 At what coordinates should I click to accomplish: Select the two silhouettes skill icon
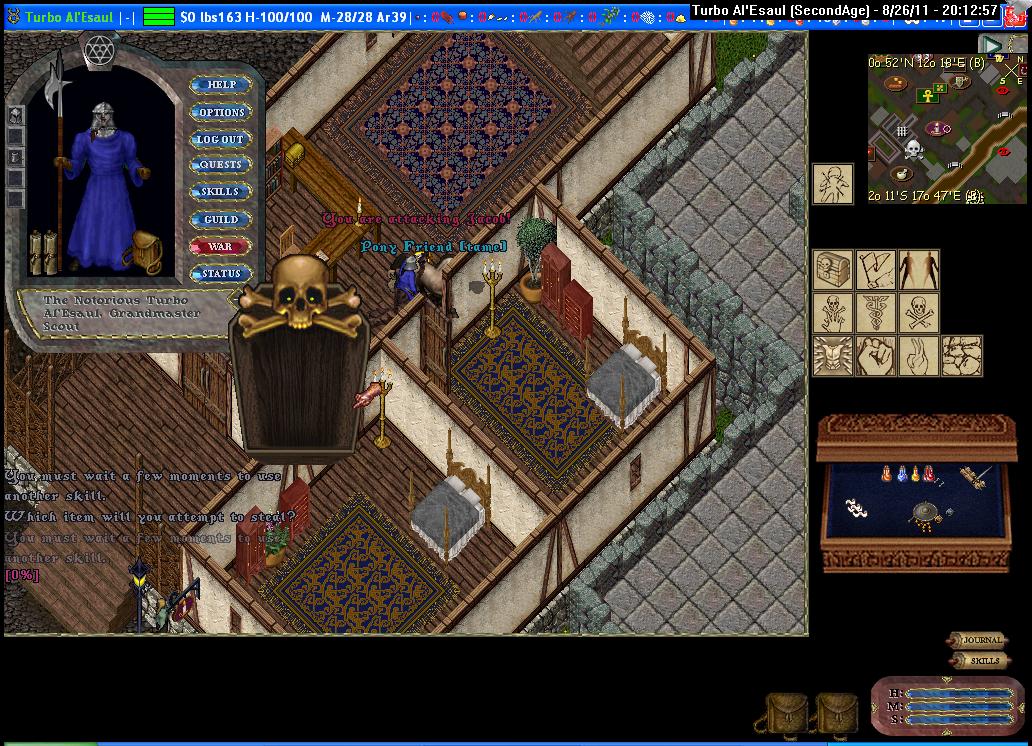[x=918, y=270]
